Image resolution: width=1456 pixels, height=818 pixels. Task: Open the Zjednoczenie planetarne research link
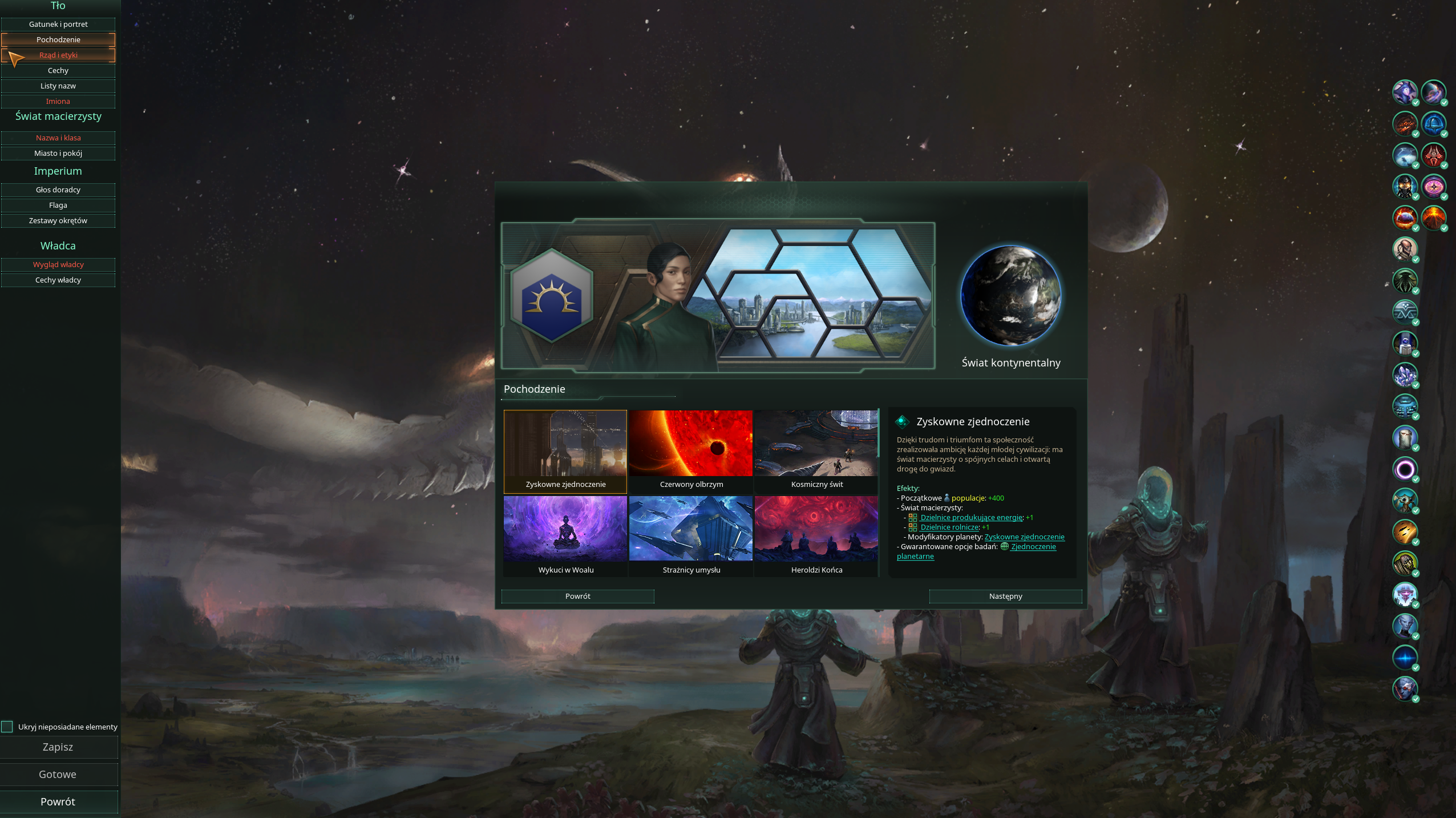click(1033, 546)
